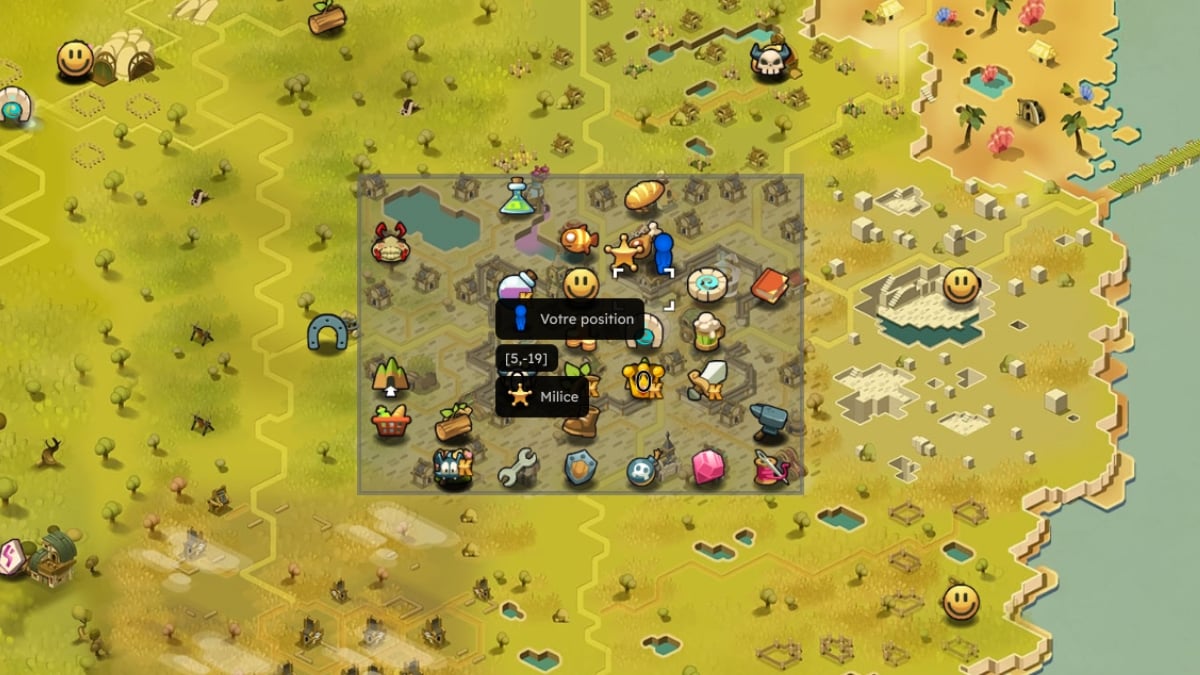Select the anvil forge marker
Viewport: 1200px width, 675px height.
[x=768, y=421]
